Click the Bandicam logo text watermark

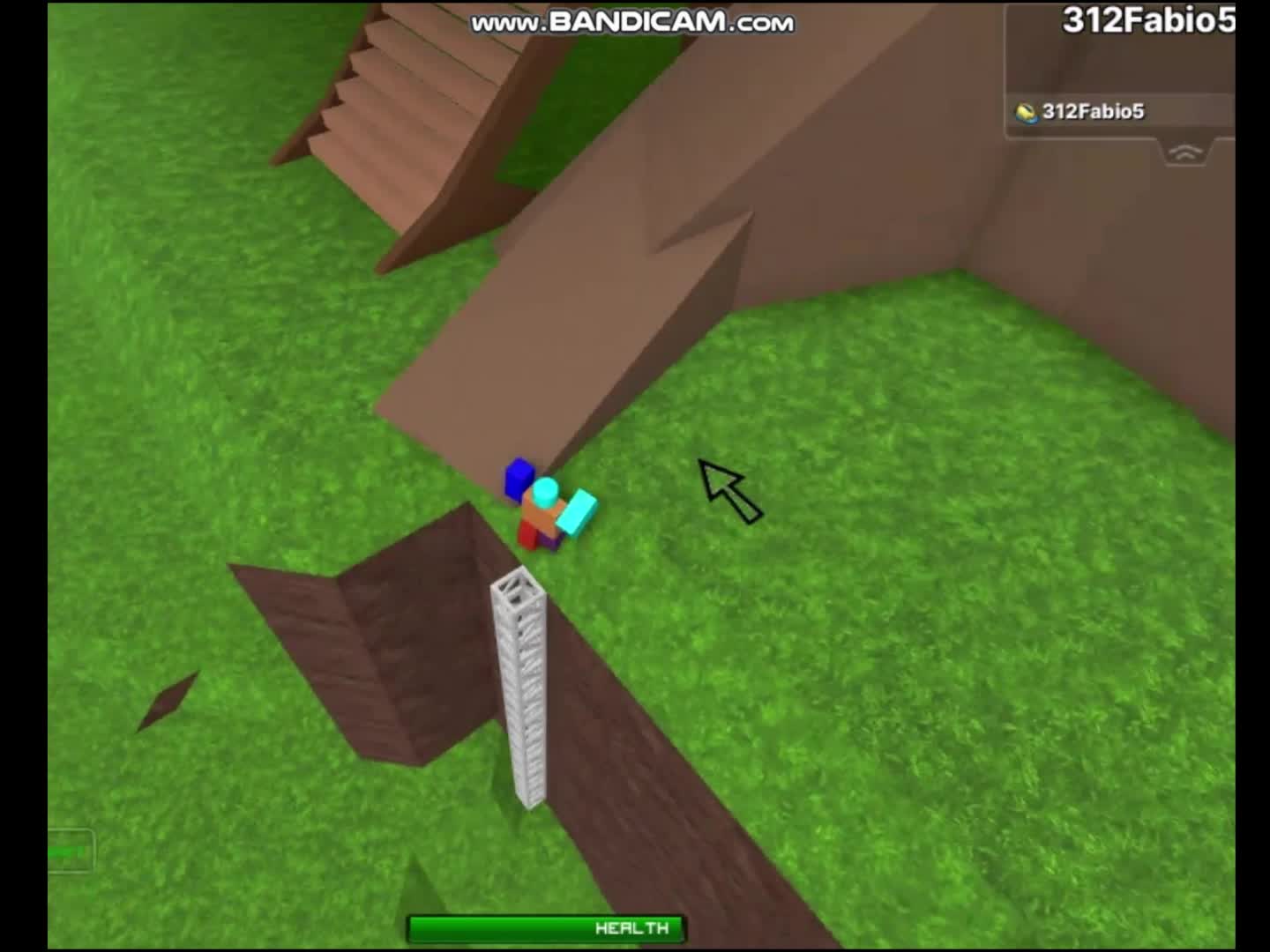point(631,22)
